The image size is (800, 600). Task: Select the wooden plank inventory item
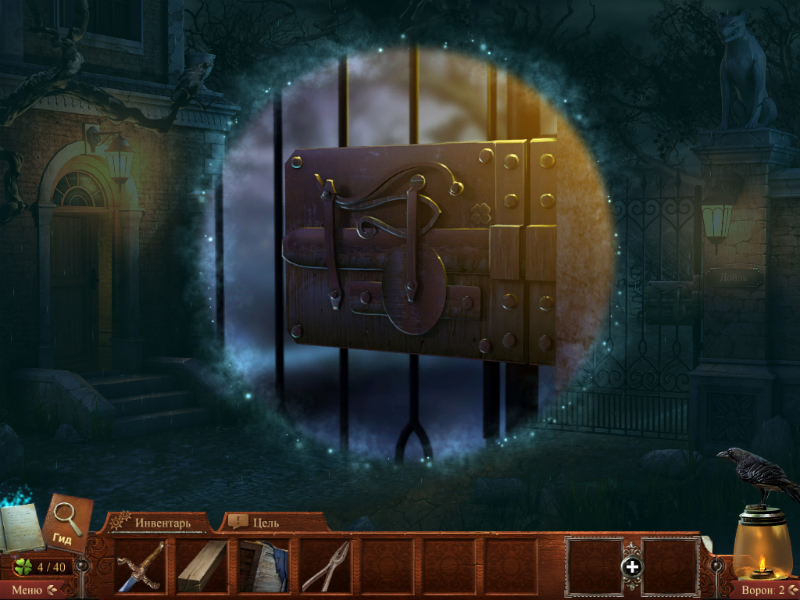click(x=201, y=567)
